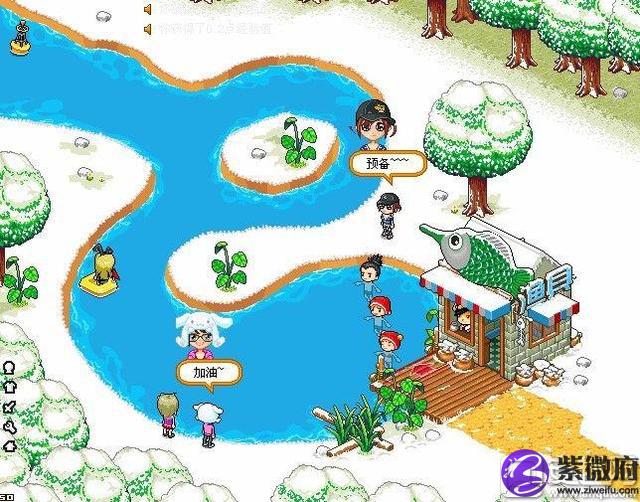Click the house home icon
The image size is (640, 502).
[x=9, y=446]
